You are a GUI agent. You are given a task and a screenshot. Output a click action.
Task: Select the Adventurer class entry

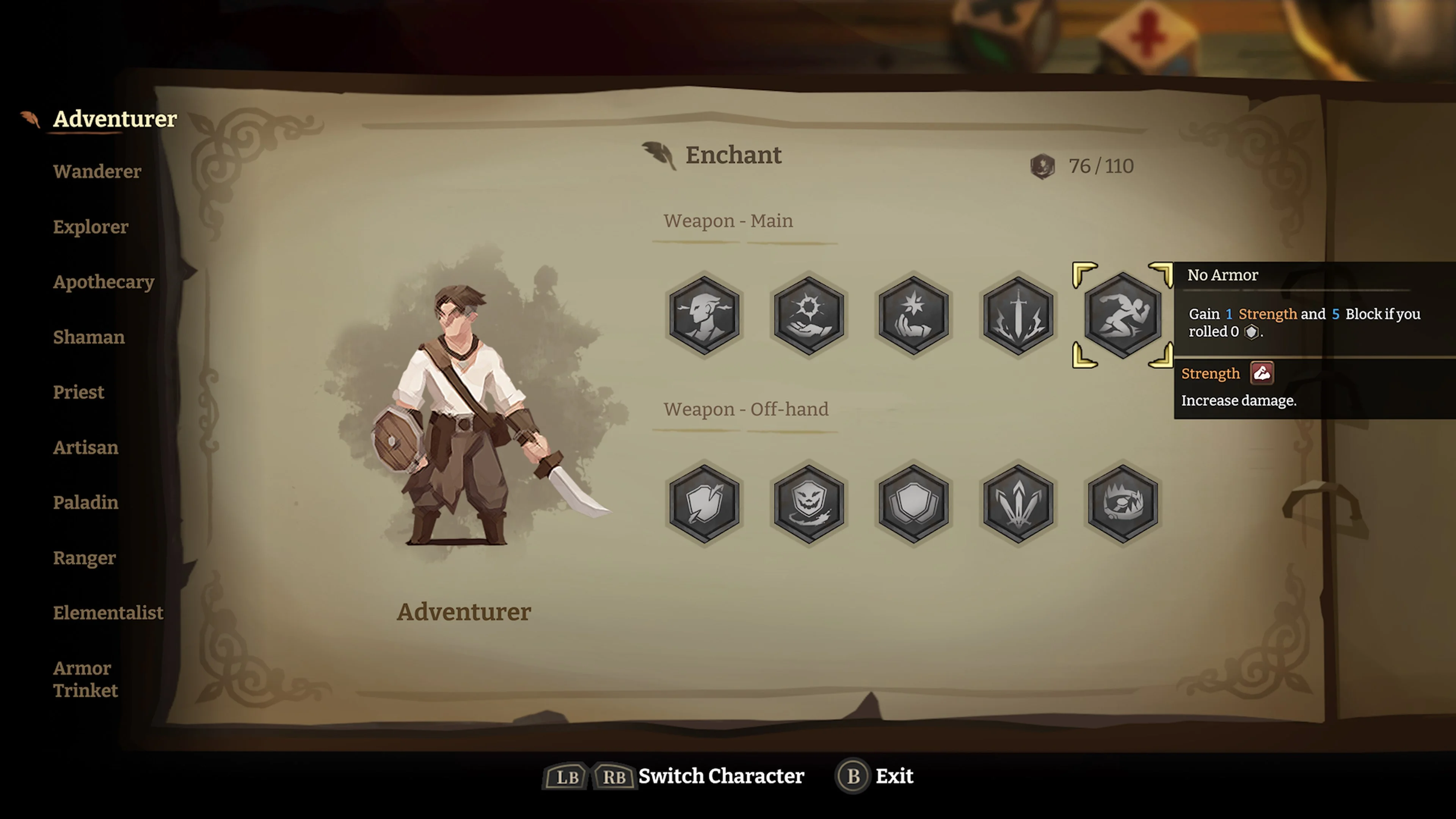tap(115, 119)
